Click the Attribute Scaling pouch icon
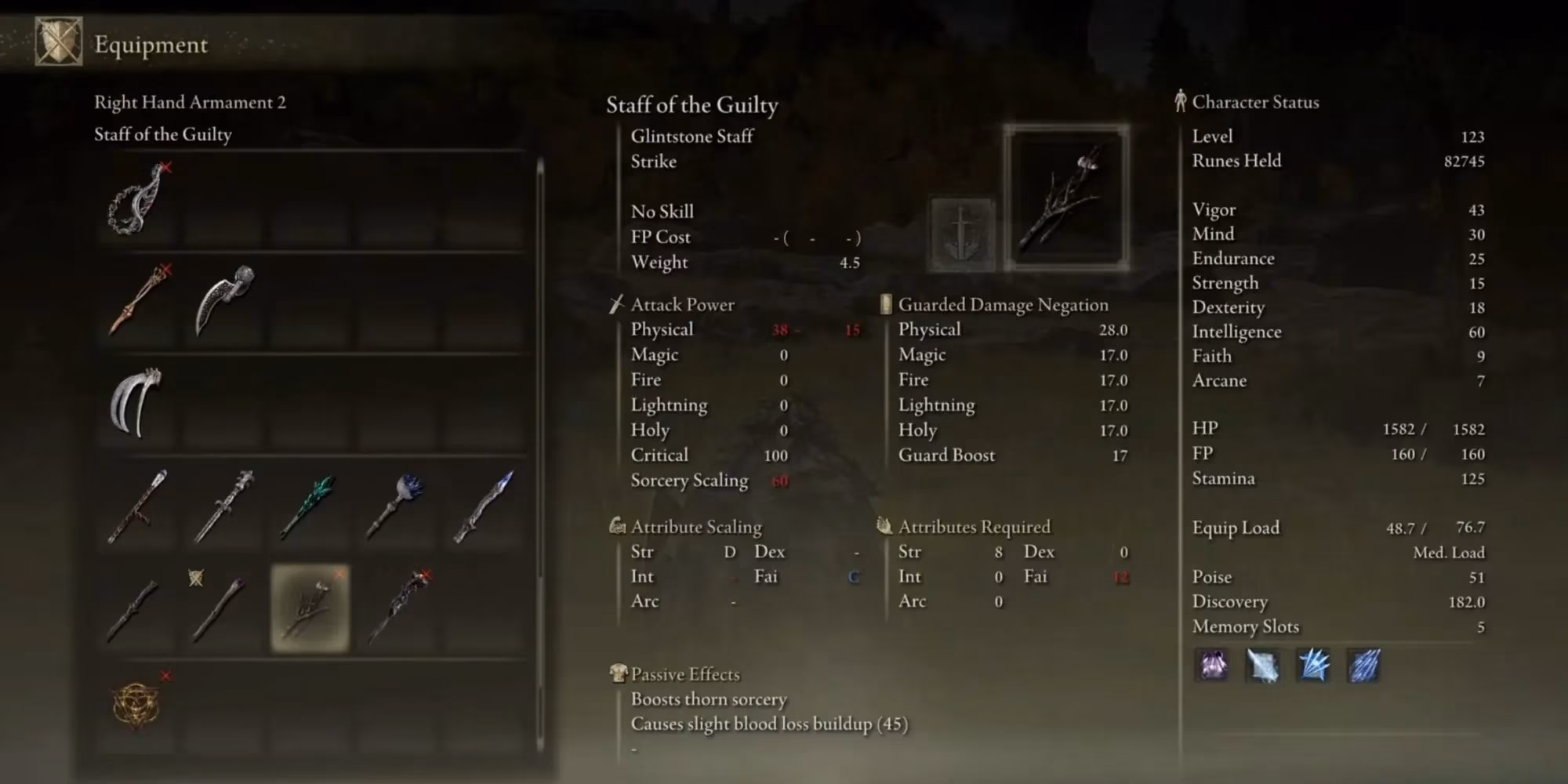Image resolution: width=1568 pixels, height=784 pixels. 617,526
